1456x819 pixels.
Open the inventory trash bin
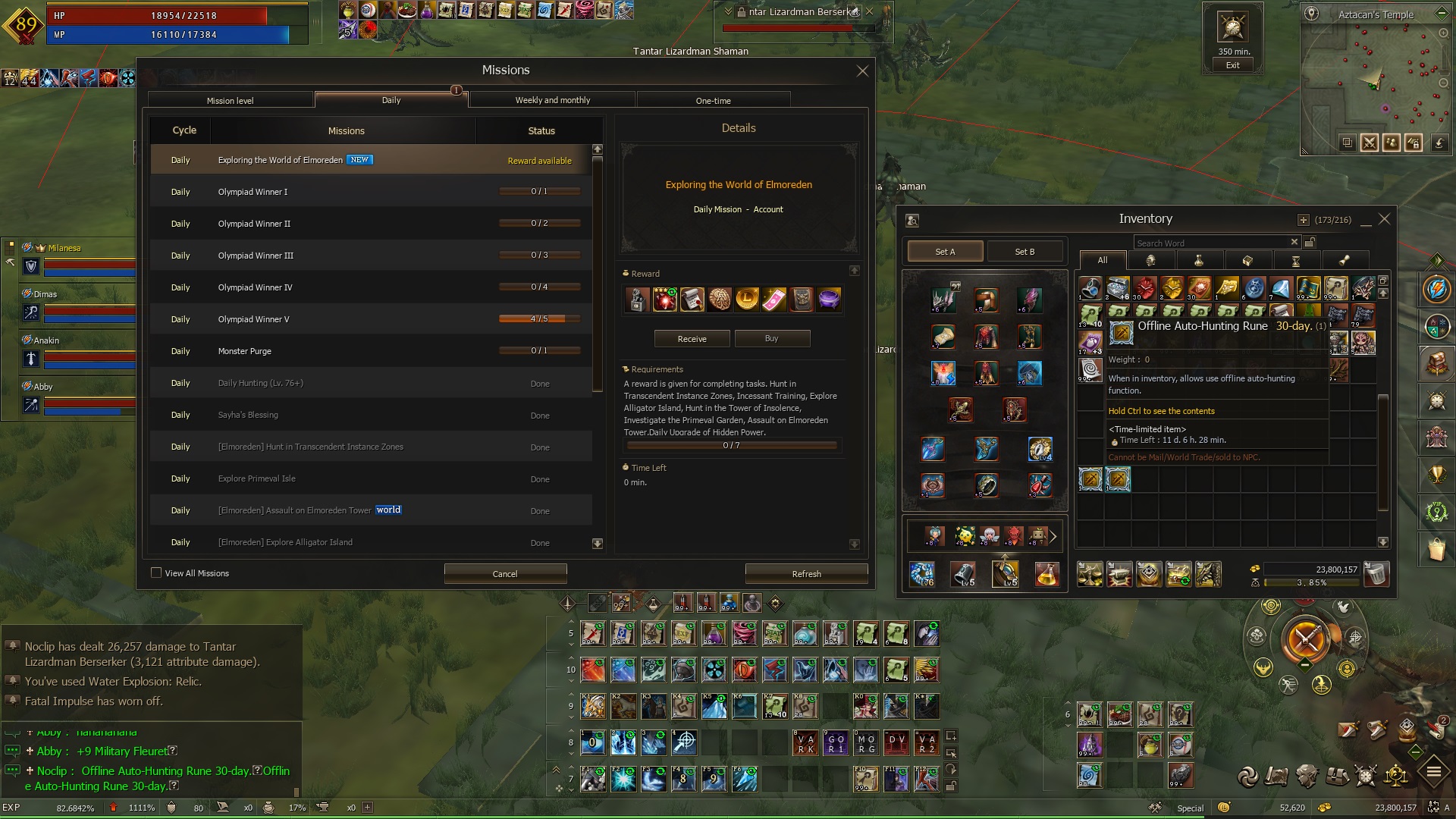click(1376, 573)
